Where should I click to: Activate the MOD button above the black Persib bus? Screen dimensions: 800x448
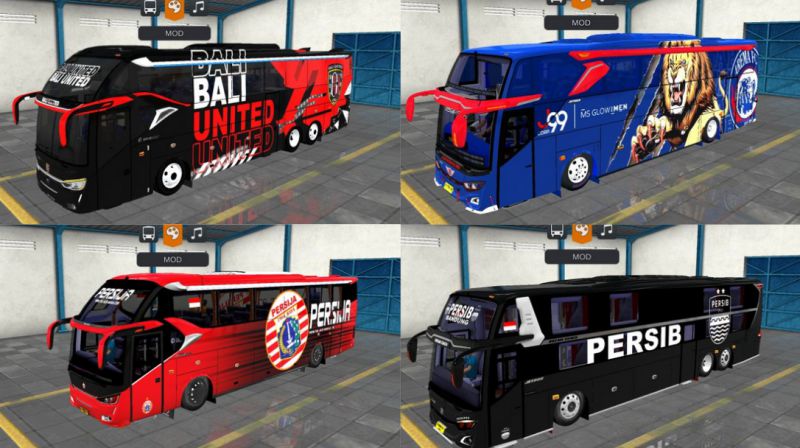[581, 256]
